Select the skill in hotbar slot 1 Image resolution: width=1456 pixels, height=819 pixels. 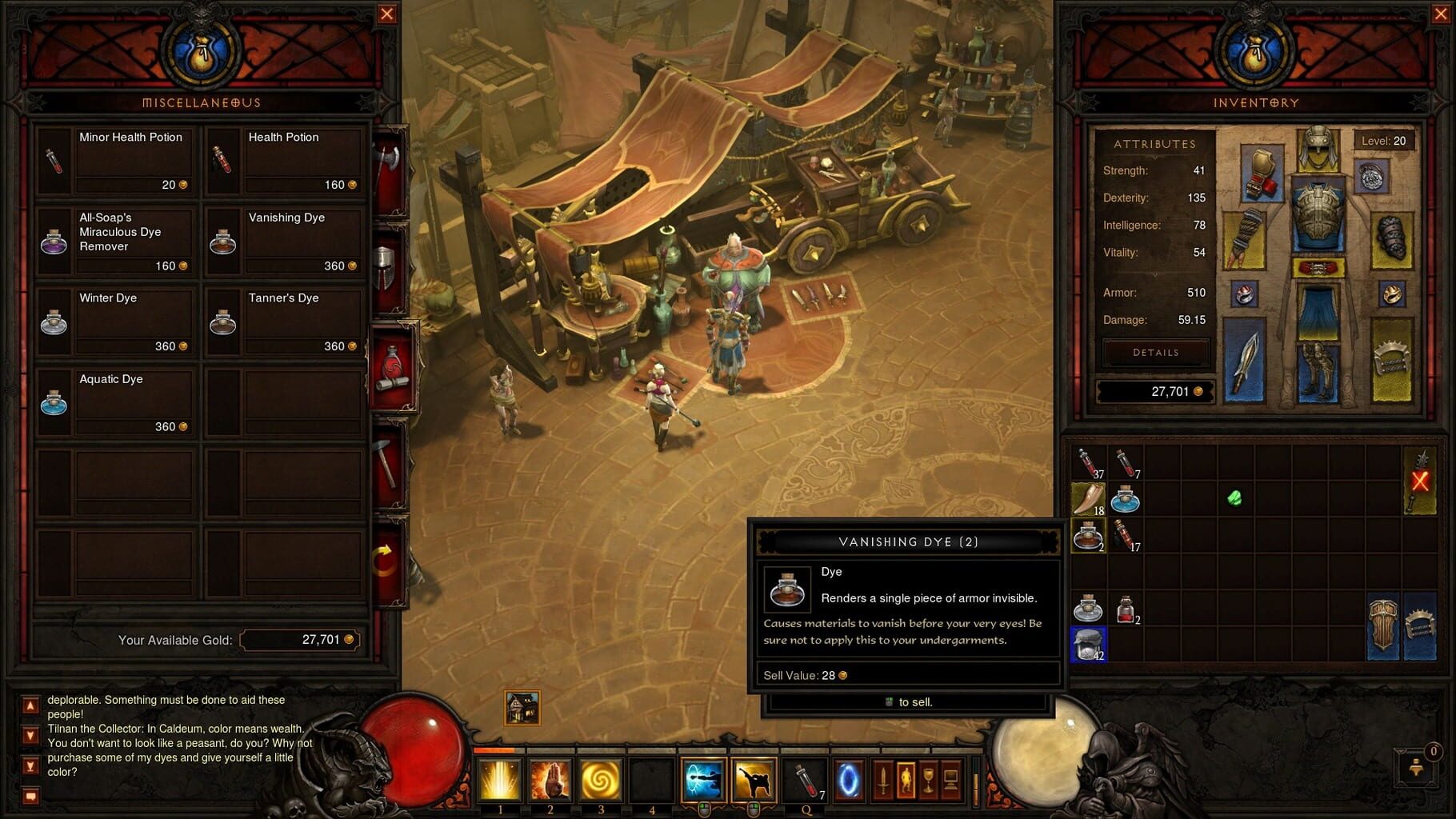(501, 781)
